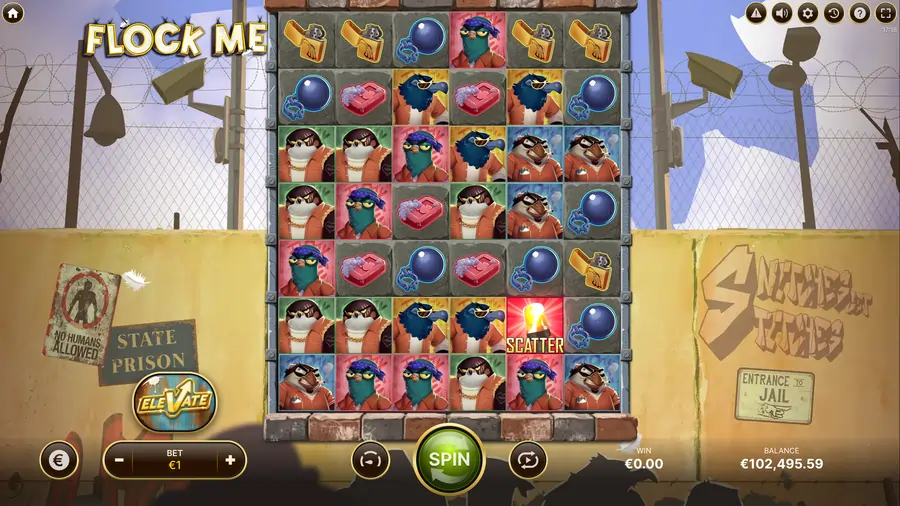Open the autoplay settings
The image size is (900, 506).
(x=527, y=460)
